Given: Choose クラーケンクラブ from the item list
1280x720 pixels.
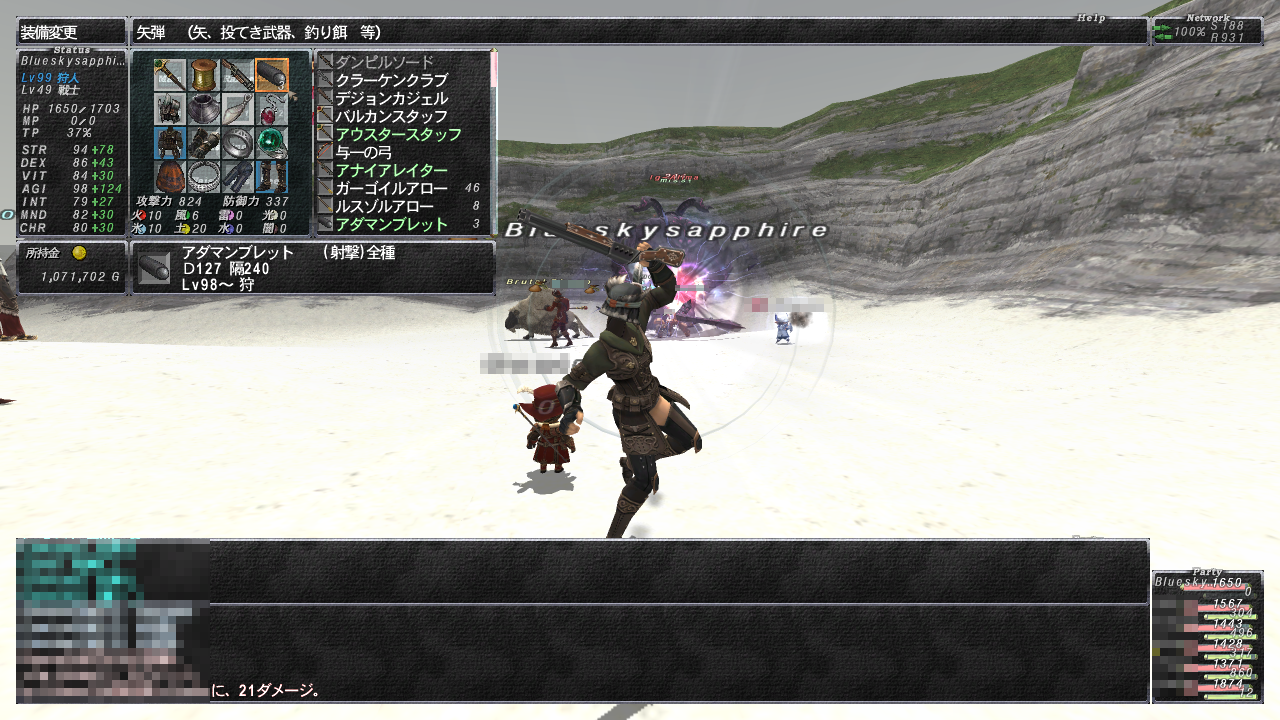Looking at the screenshot, I should pyautogui.click(x=391, y=80).
